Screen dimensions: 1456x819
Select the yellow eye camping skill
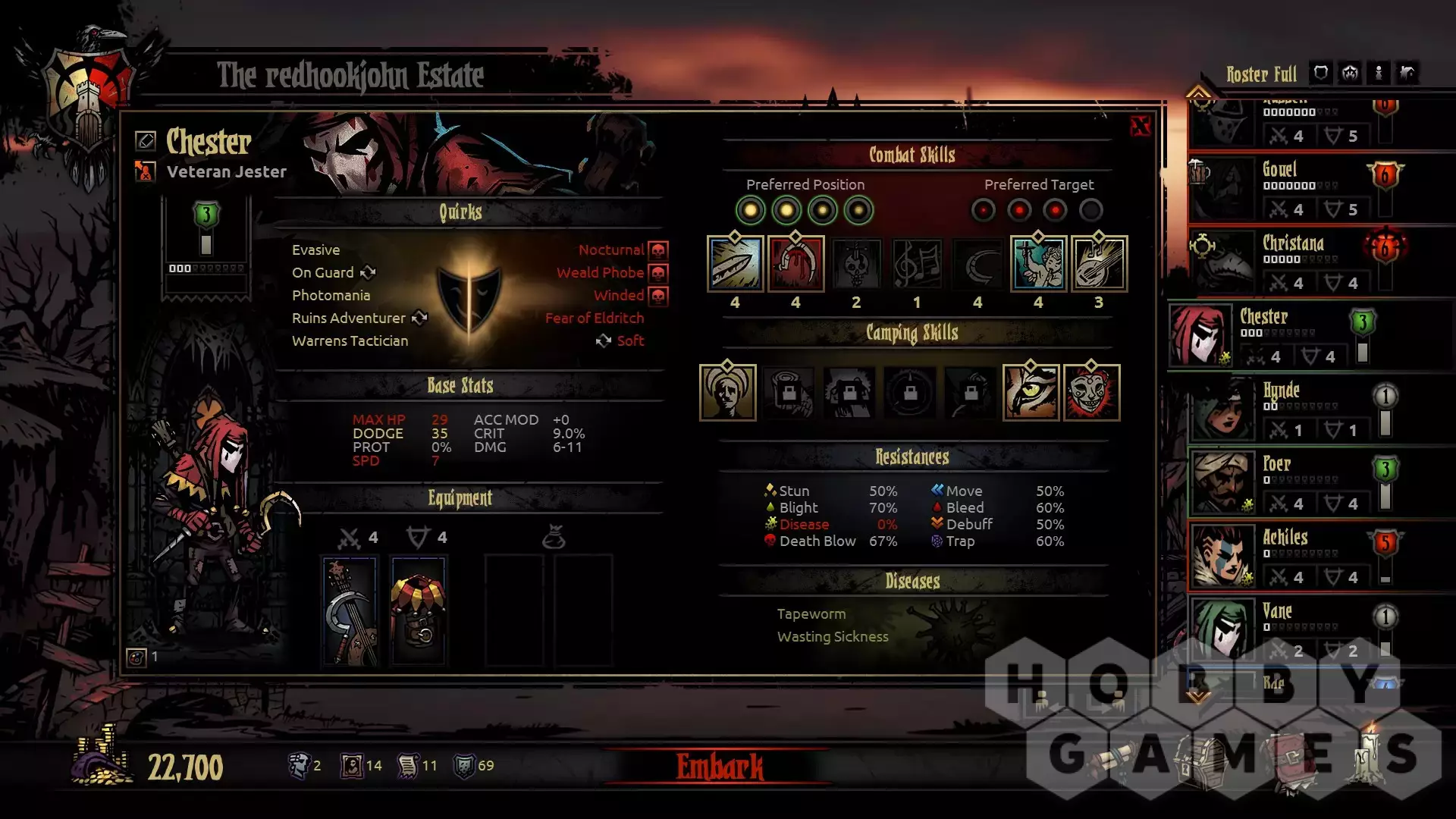[1031, 393]
